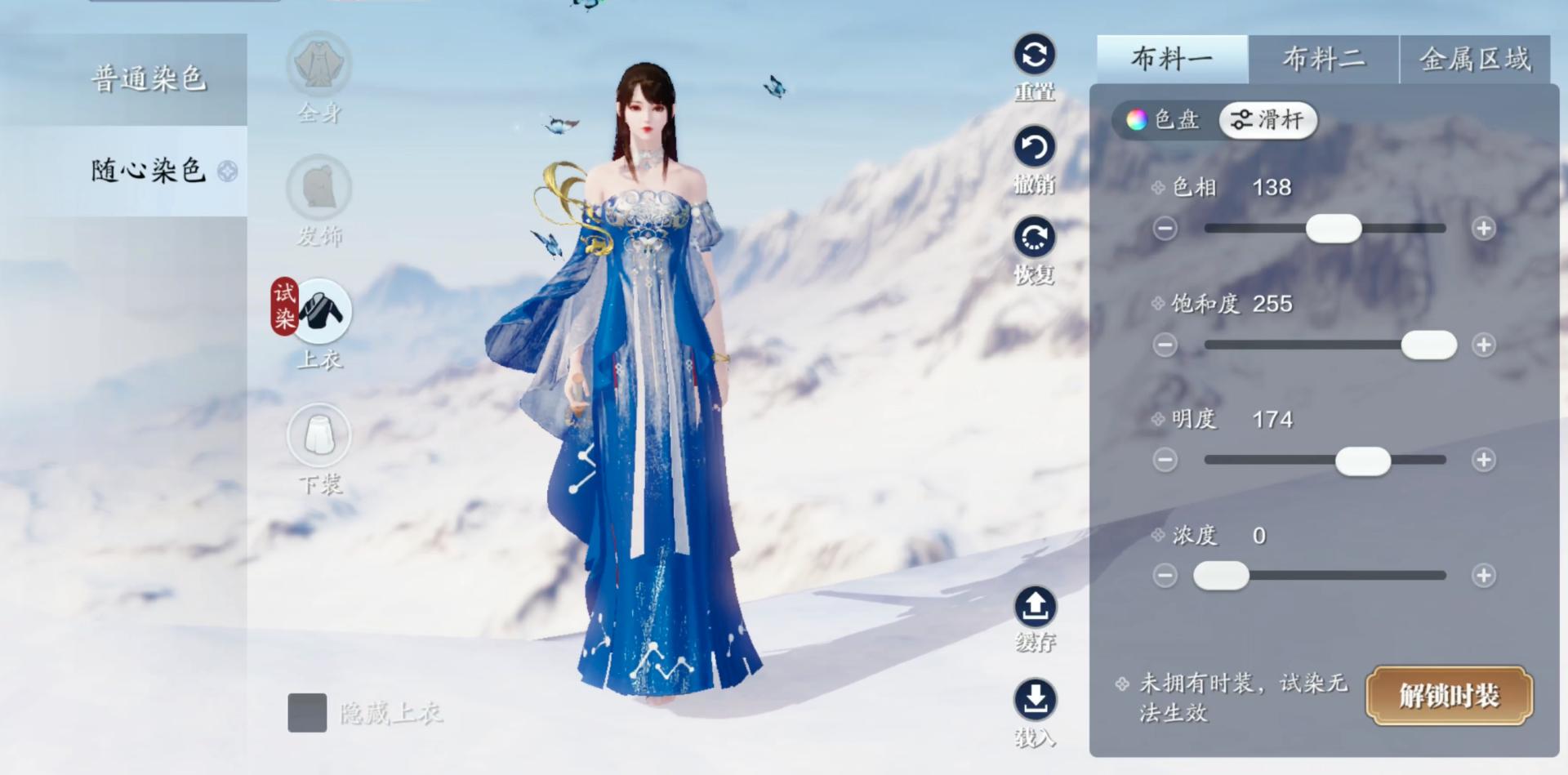Select the 随心染色 dye mode
This screenshot has height=775, width=1568.
[x=148, y=171]
